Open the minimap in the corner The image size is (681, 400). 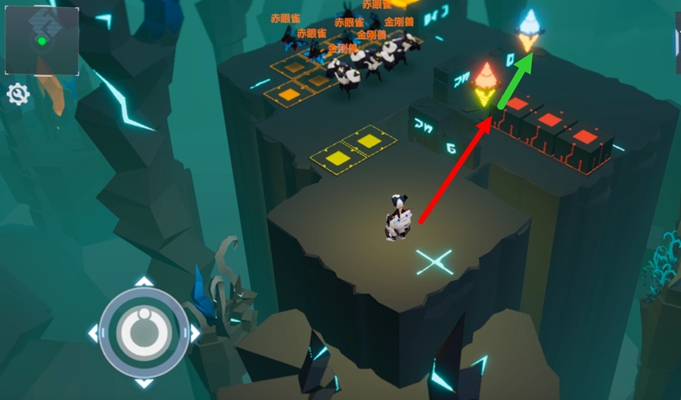(41, 39)
